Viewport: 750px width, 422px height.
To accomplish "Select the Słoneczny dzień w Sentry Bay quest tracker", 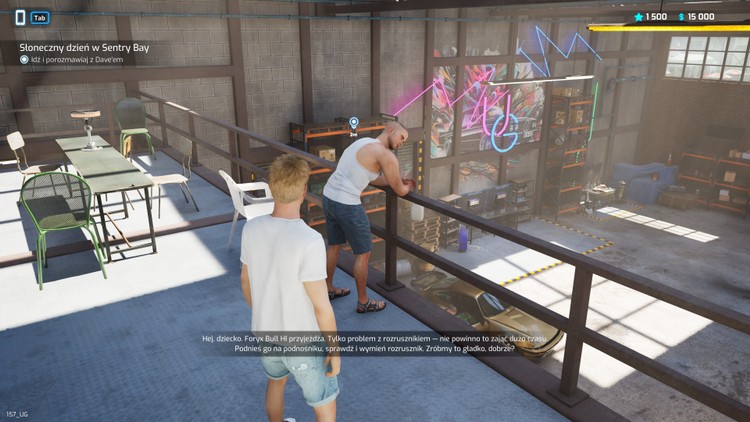I will tap(84, 46).
